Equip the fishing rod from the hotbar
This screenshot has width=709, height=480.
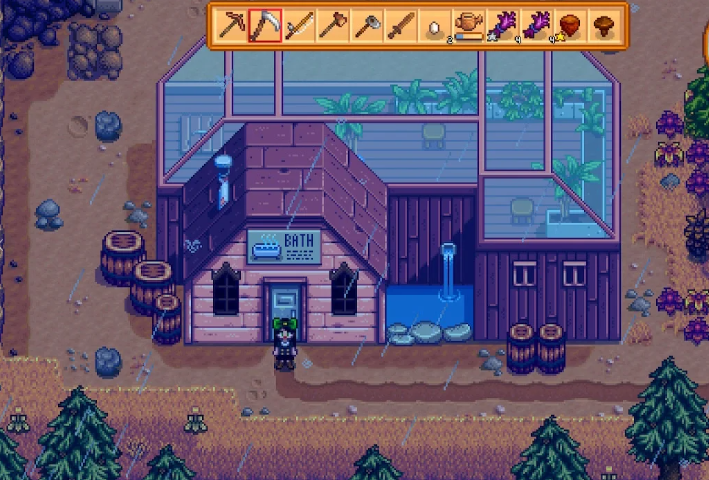(x=299, y=25)
